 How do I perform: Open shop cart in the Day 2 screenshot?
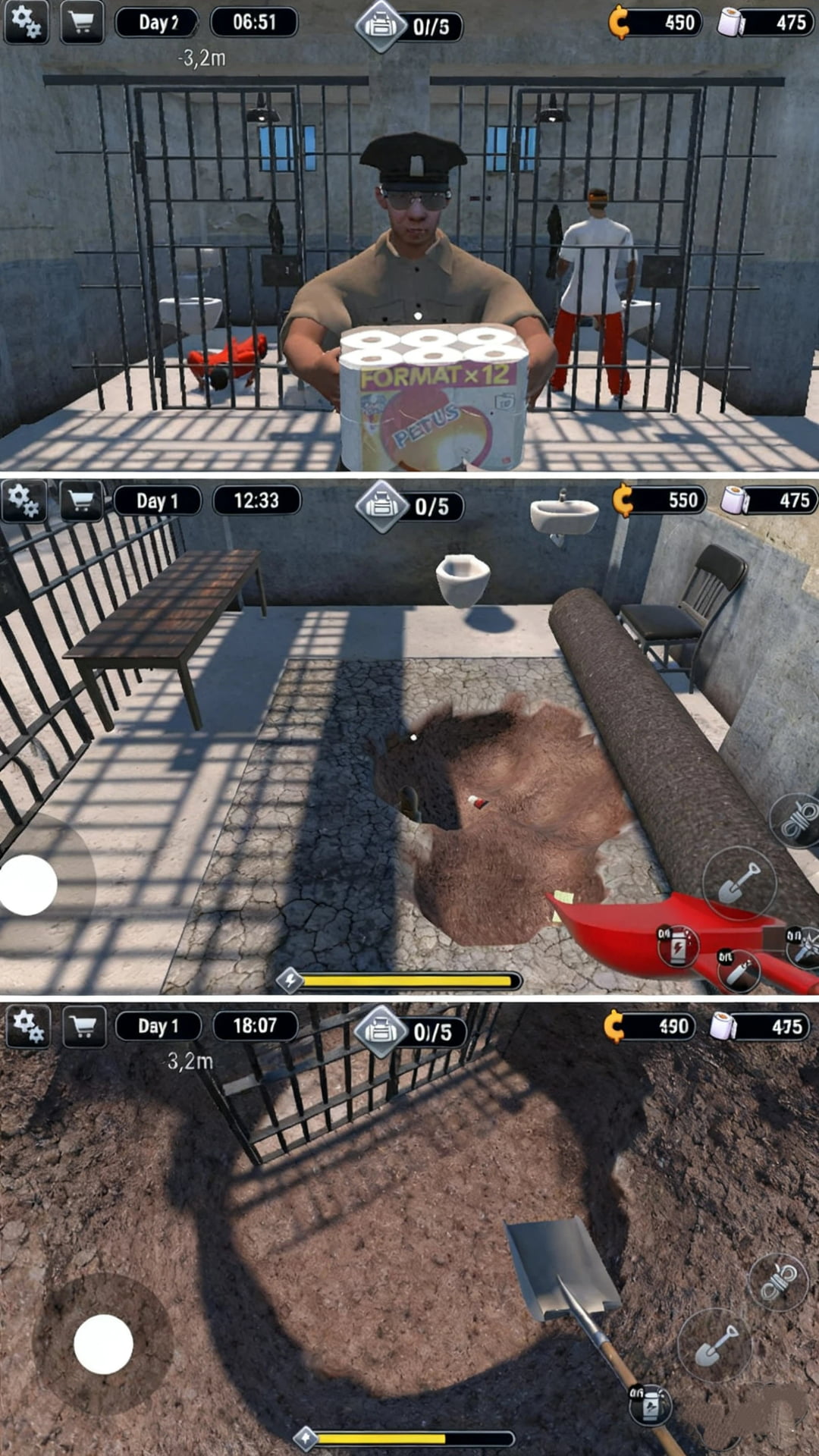[82, 23]
